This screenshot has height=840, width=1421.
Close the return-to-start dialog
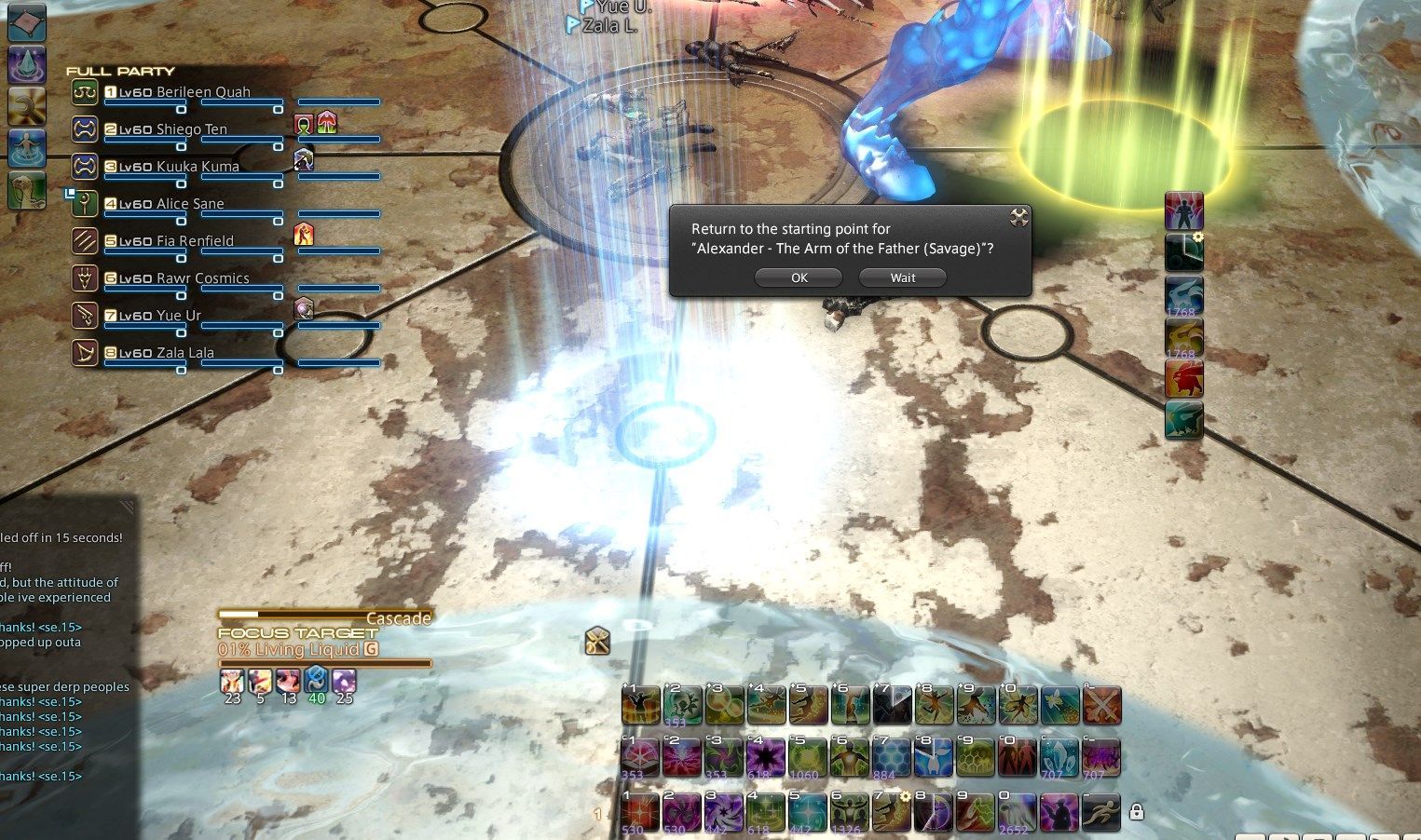1018,217
